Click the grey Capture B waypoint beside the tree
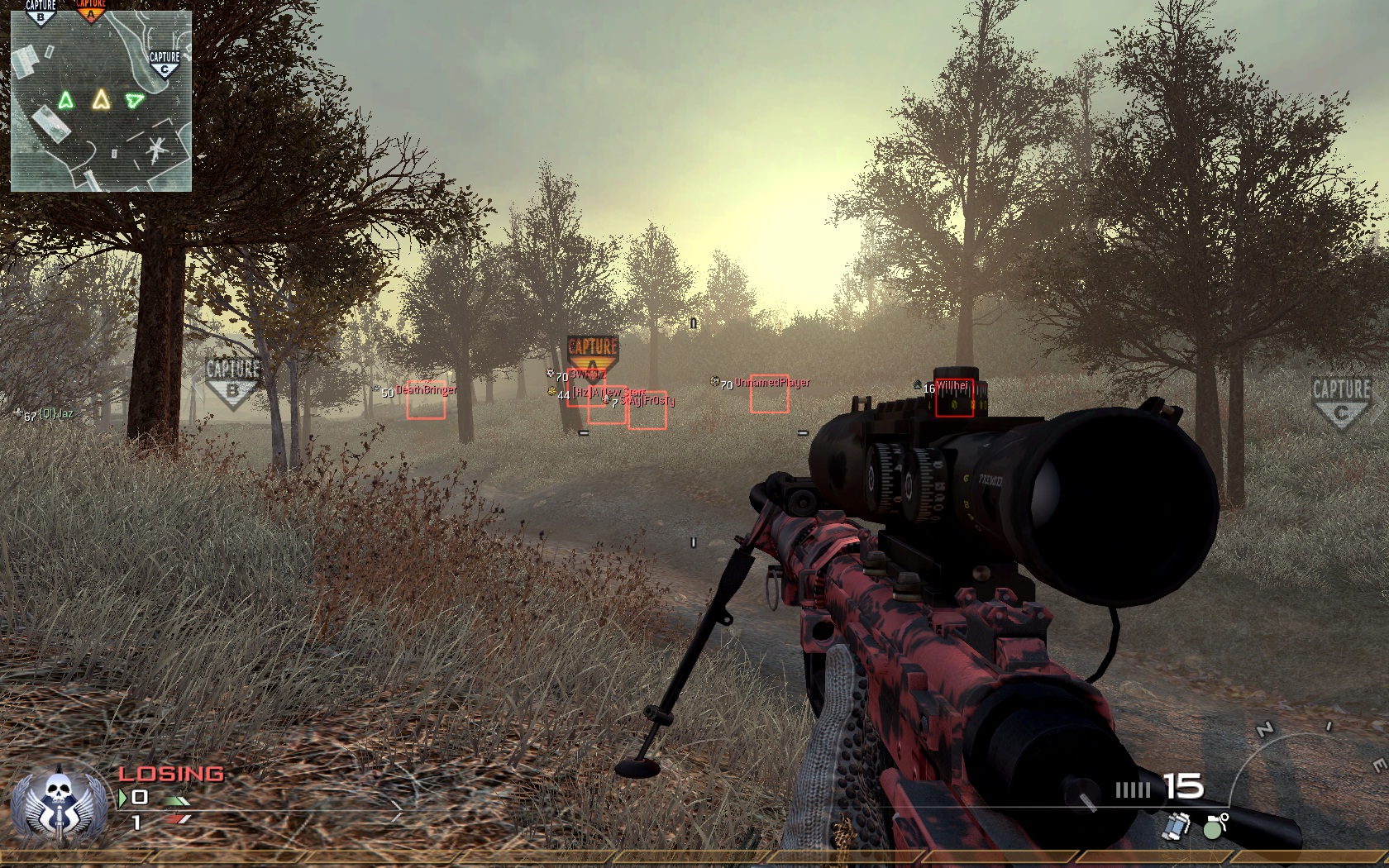Viewport: 1389px width, 868px height. [x=232, y=381]
